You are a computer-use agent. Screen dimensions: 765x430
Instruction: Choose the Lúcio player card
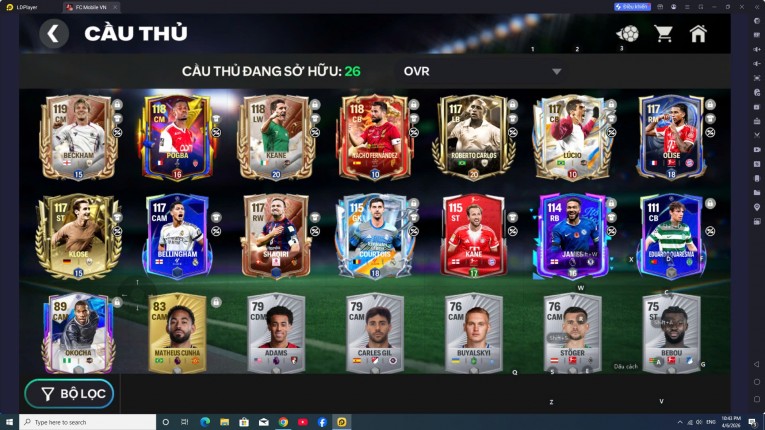click(571, 137)
